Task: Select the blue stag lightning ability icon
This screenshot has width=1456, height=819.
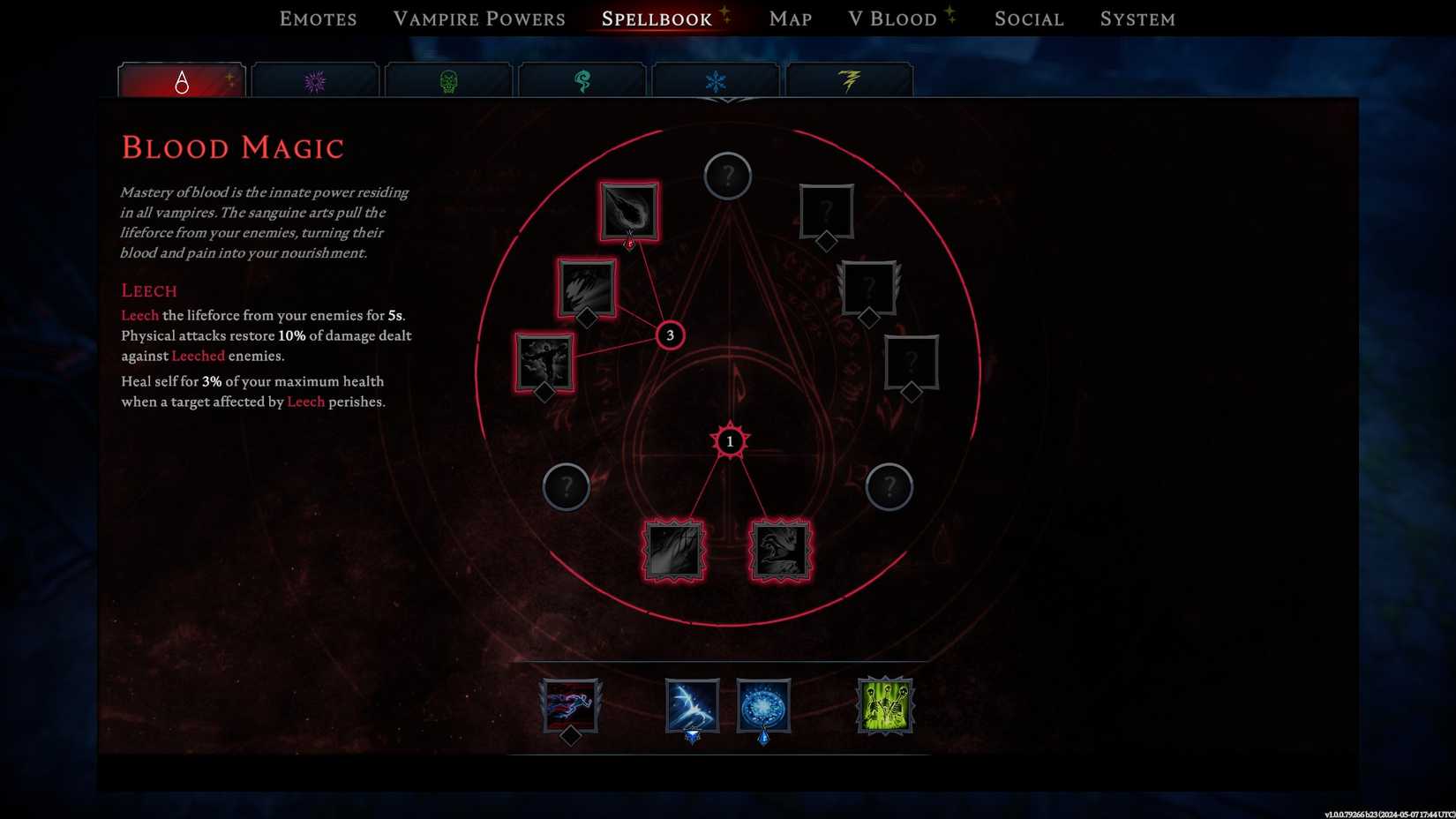Action: click(x=692, y=703)
